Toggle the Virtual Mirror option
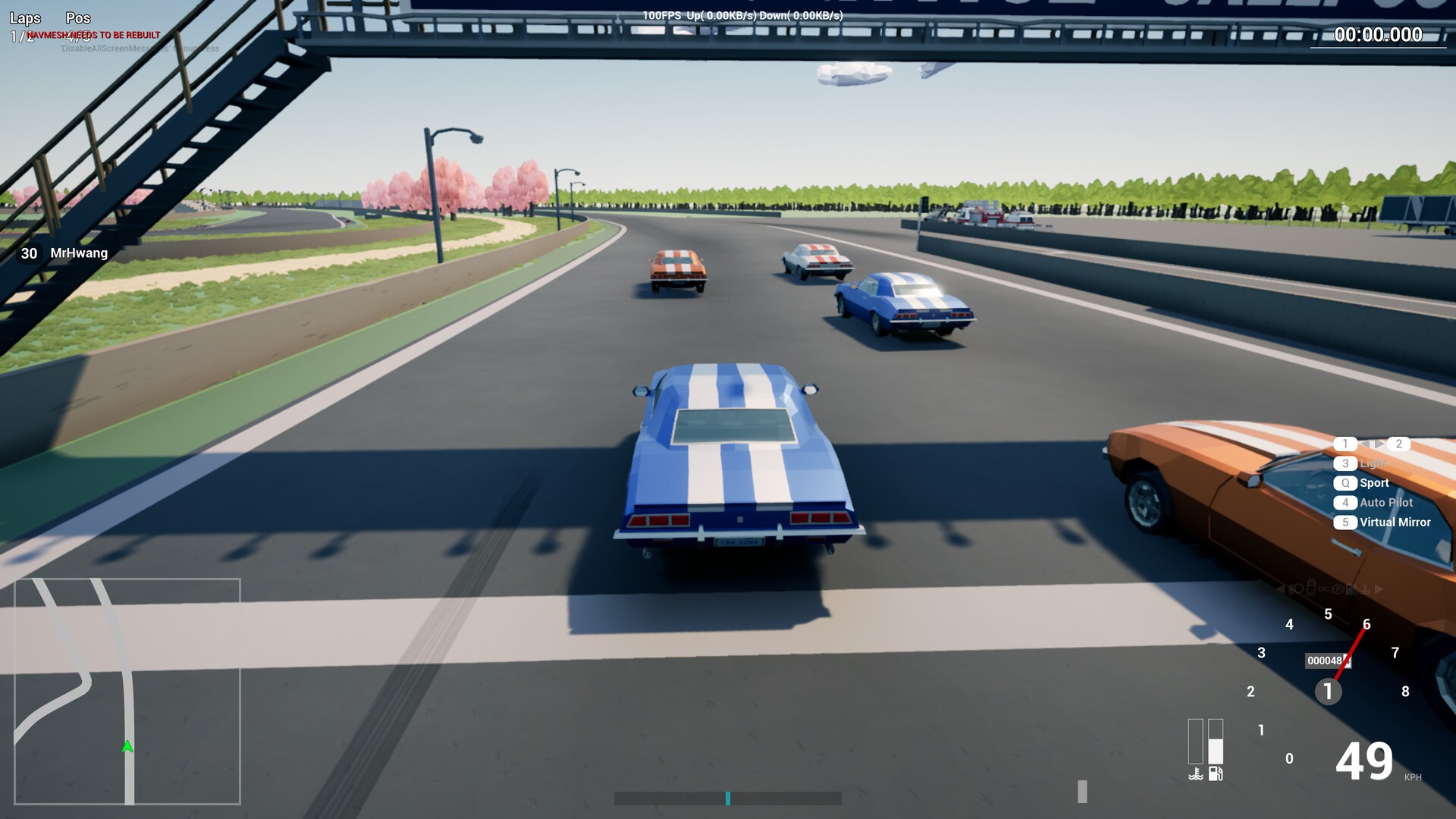The width and height of the screenshot is (1456, 819). [1394, 522]
